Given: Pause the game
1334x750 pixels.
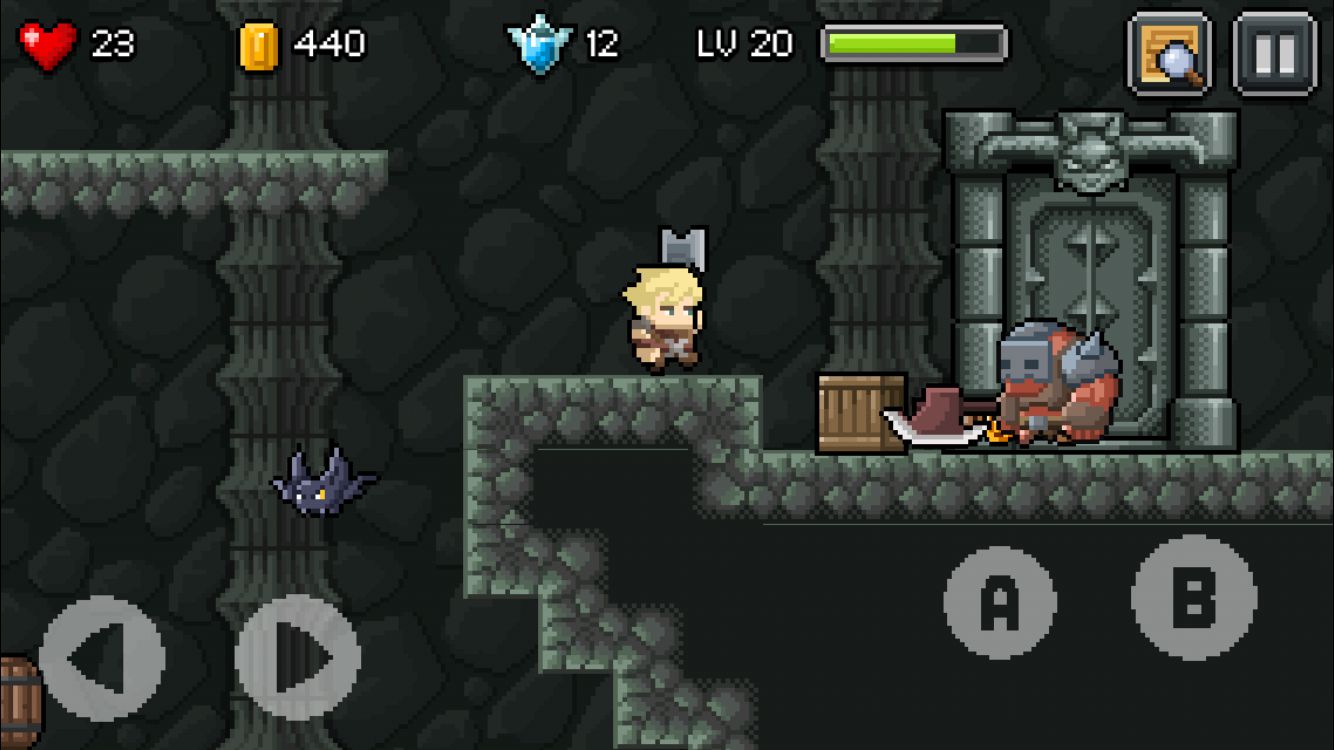Looking at the screenshot, I should [1274, 54].
